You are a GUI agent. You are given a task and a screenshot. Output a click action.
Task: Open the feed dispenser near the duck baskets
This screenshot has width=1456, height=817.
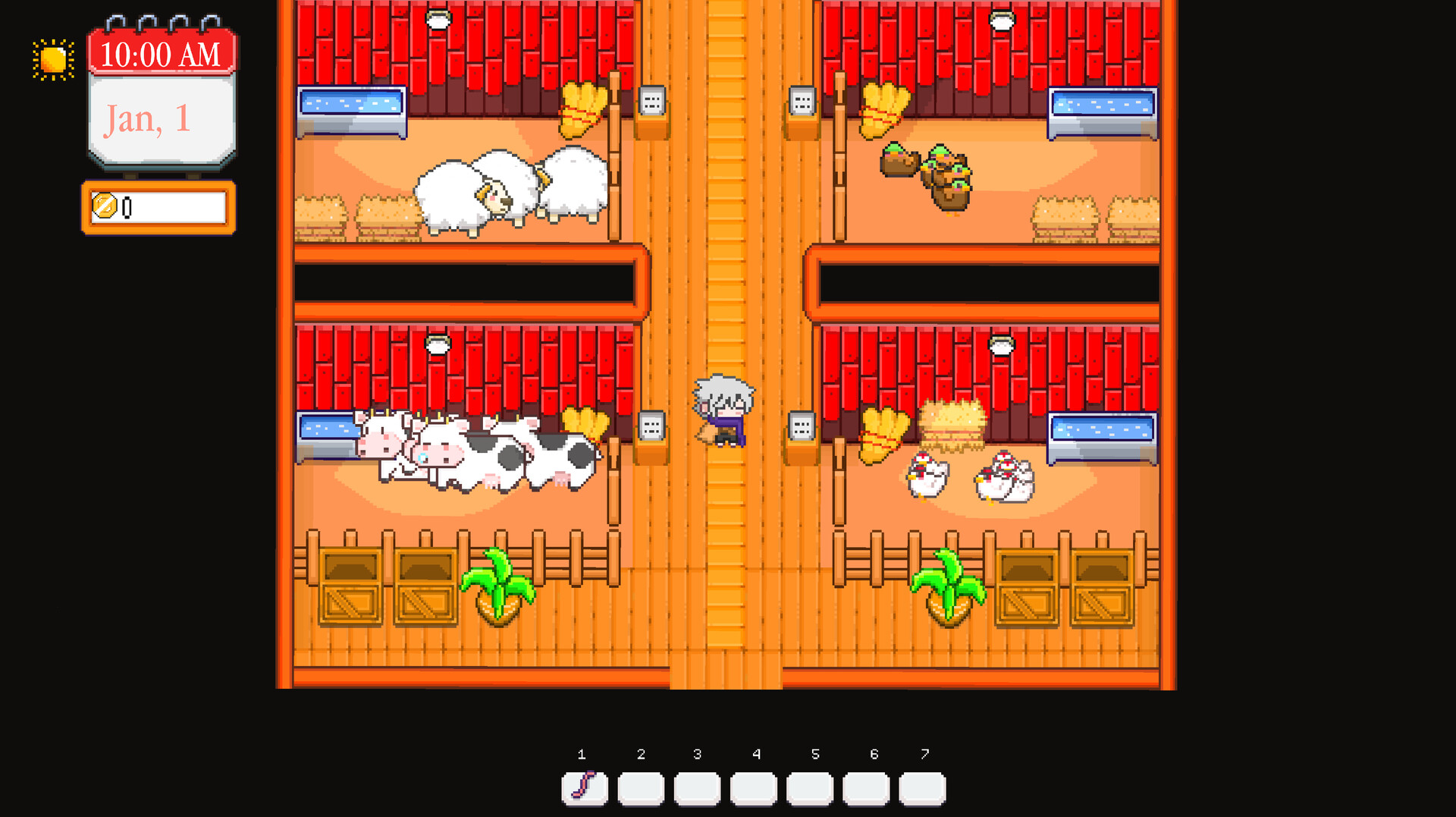click(804, 99)
